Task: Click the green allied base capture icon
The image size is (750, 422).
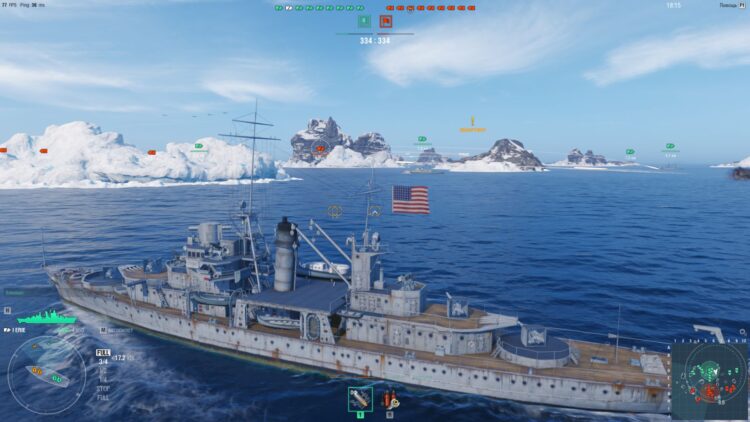Action: (x=364, y=21)
